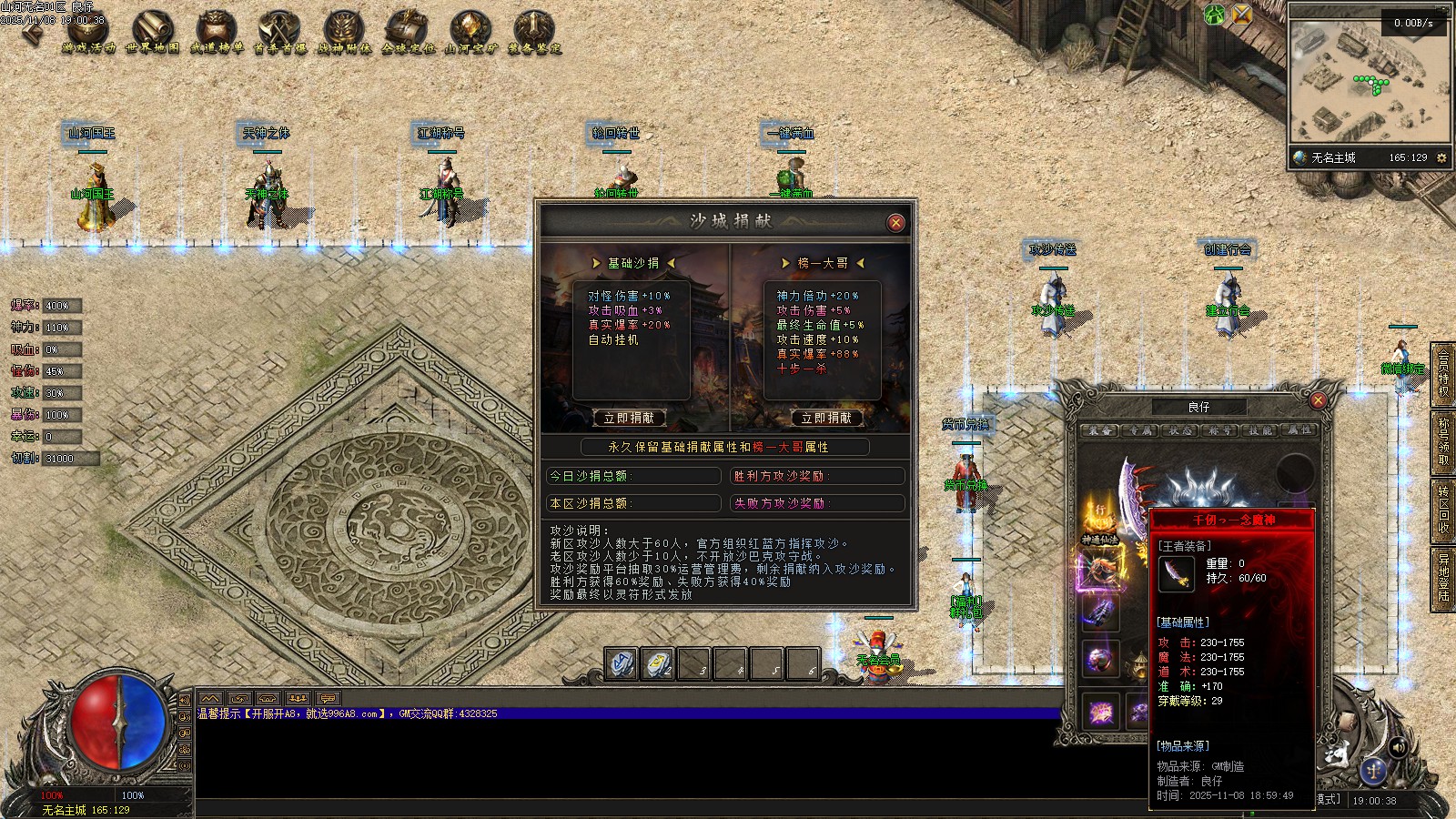Switch to the 称号 tab
The height and width of the screenshot is (819, 1456).
(1220, 430)
